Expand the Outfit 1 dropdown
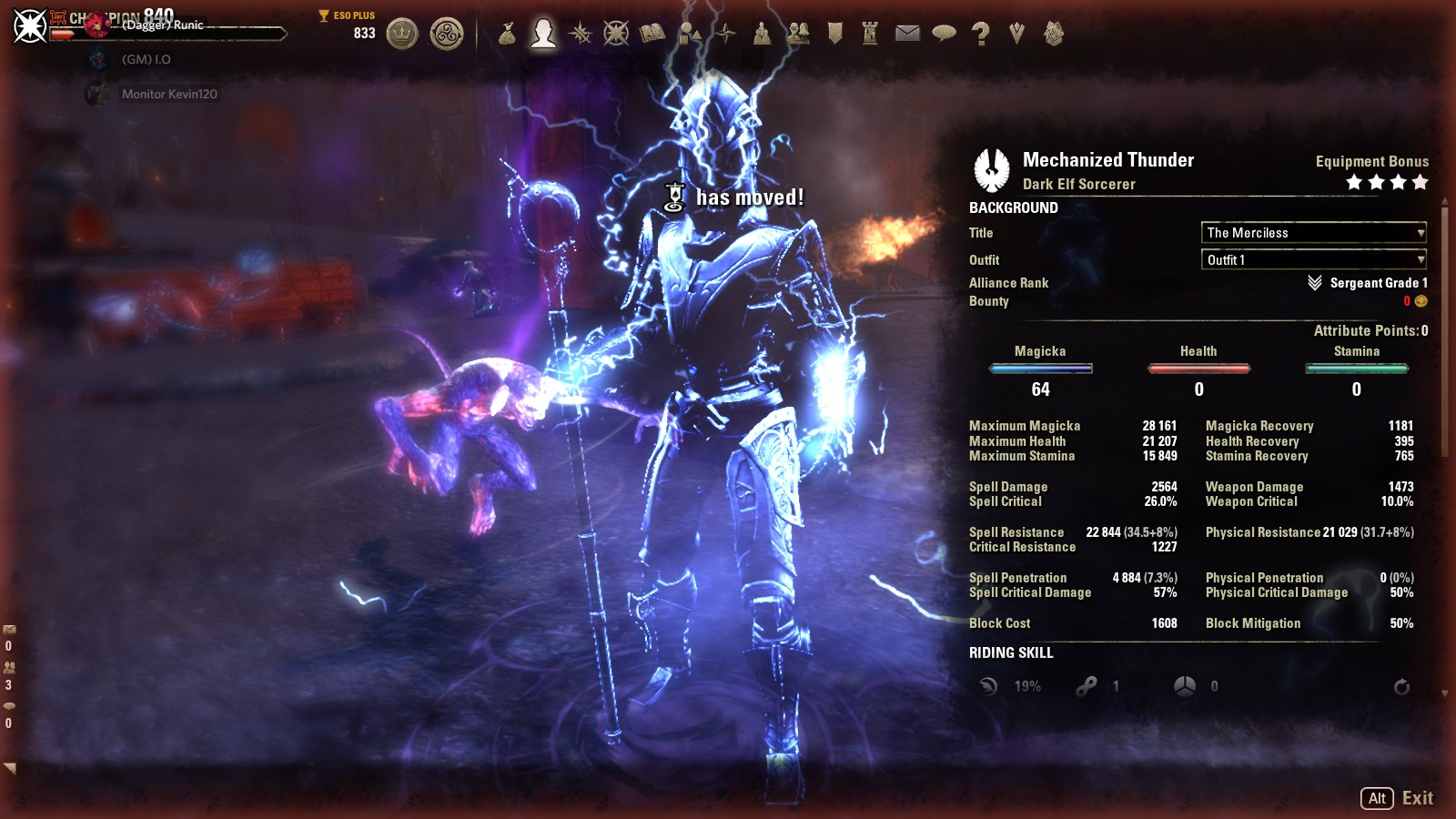The image size is (1456, 819). 1313,260
